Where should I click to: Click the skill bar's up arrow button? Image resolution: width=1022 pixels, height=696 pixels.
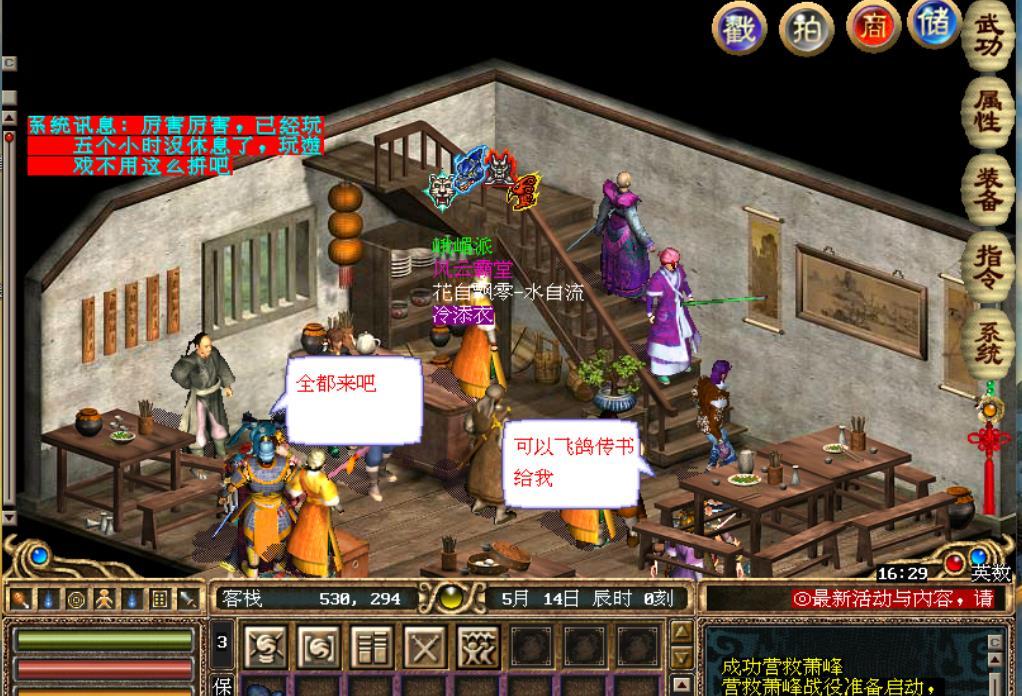point(681,632)
